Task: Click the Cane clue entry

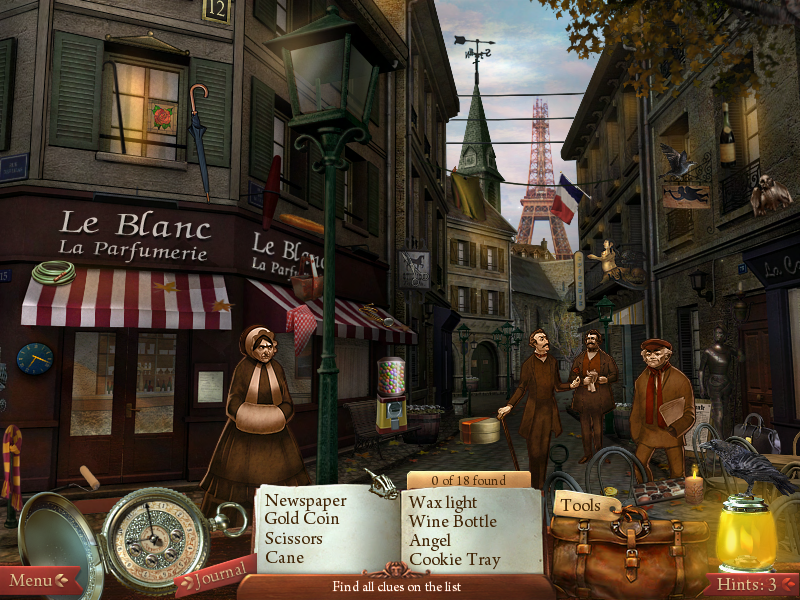Action: point(284,557)
